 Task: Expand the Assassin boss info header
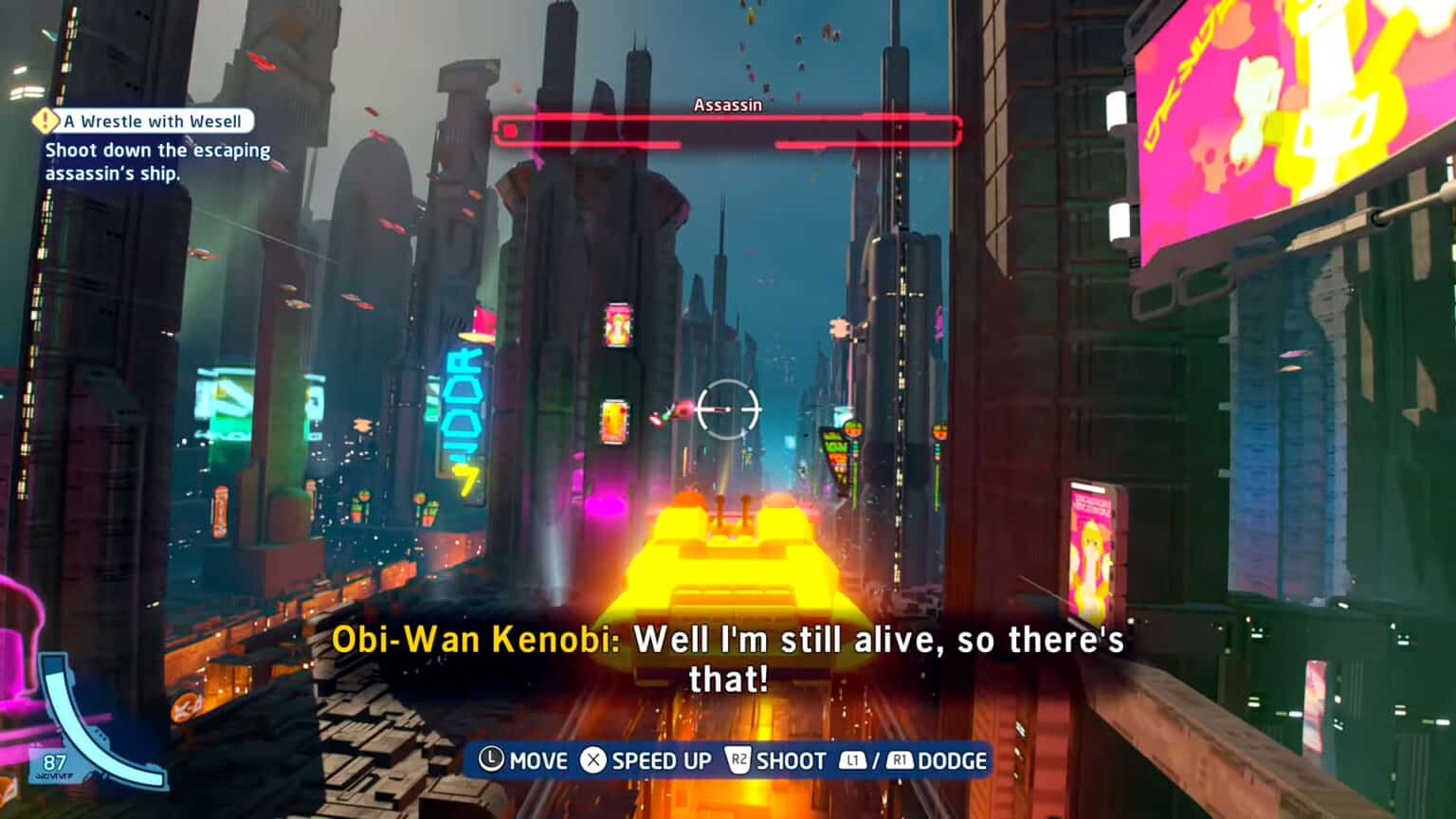(x=728, y=106)
